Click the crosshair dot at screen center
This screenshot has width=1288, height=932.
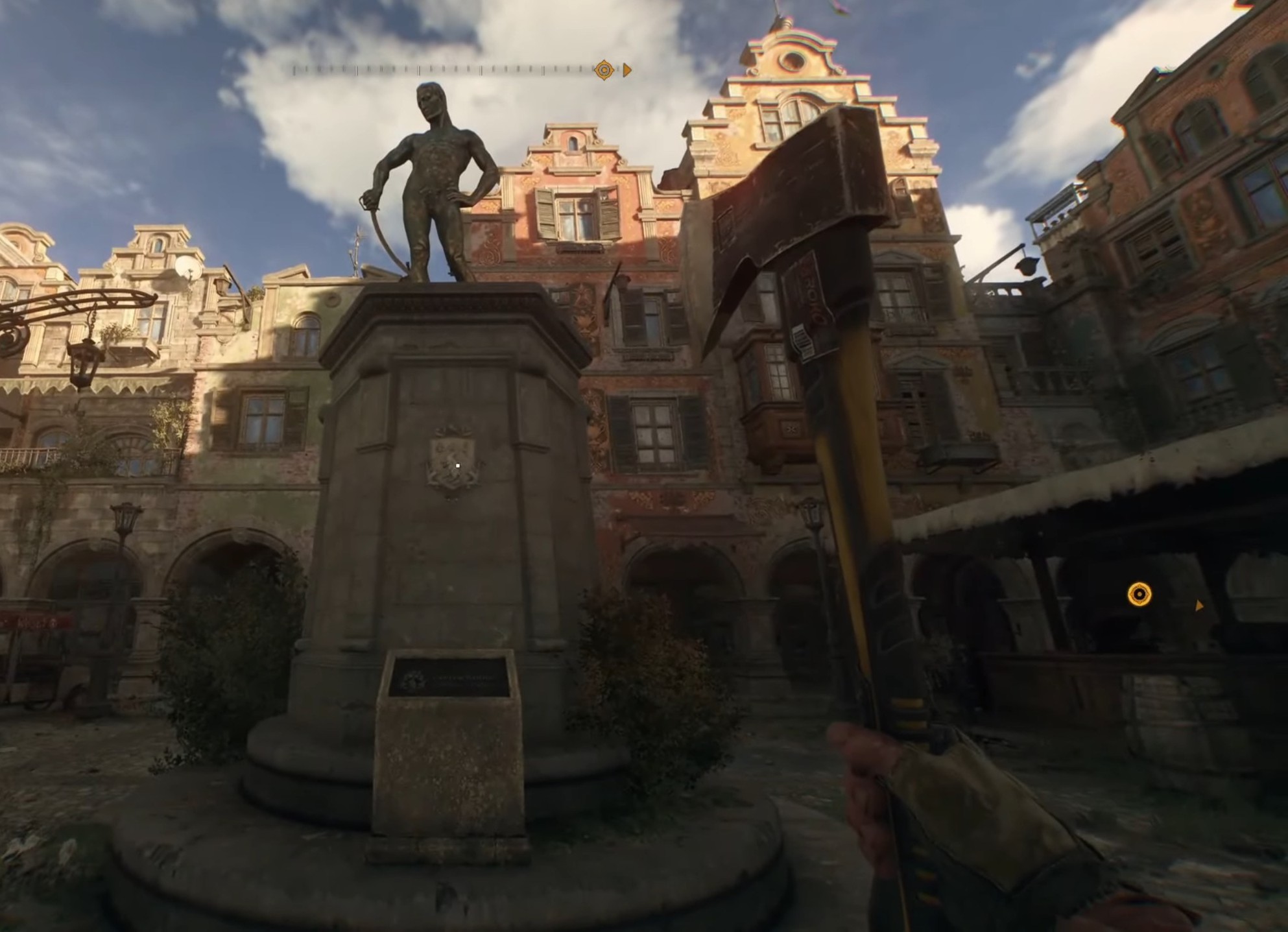point(459,464)
